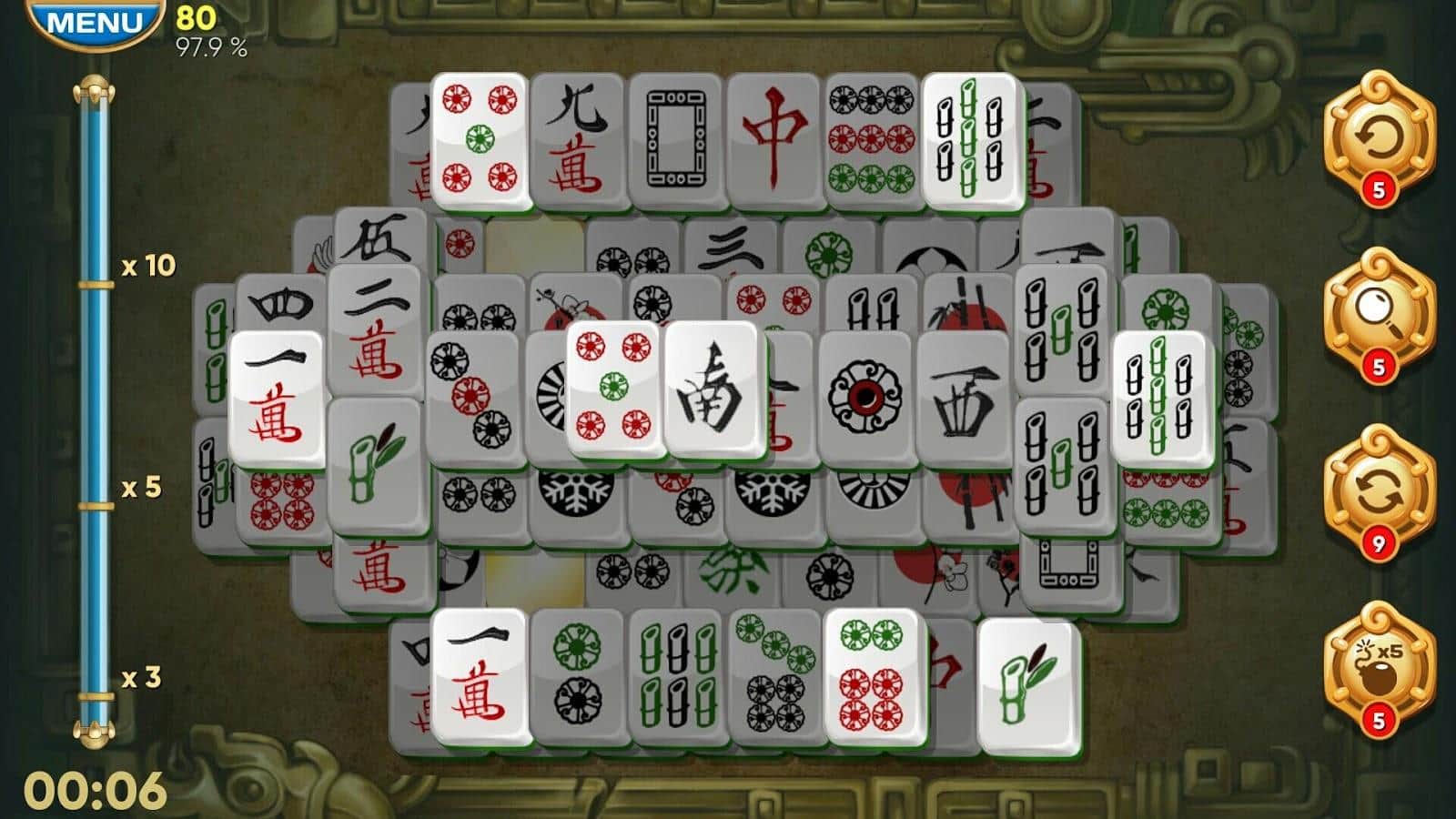Screen dimensions: 1456x819
Task: Select the highlighted bamboo shoot tile at bottom right
Action: [1028, 682]
